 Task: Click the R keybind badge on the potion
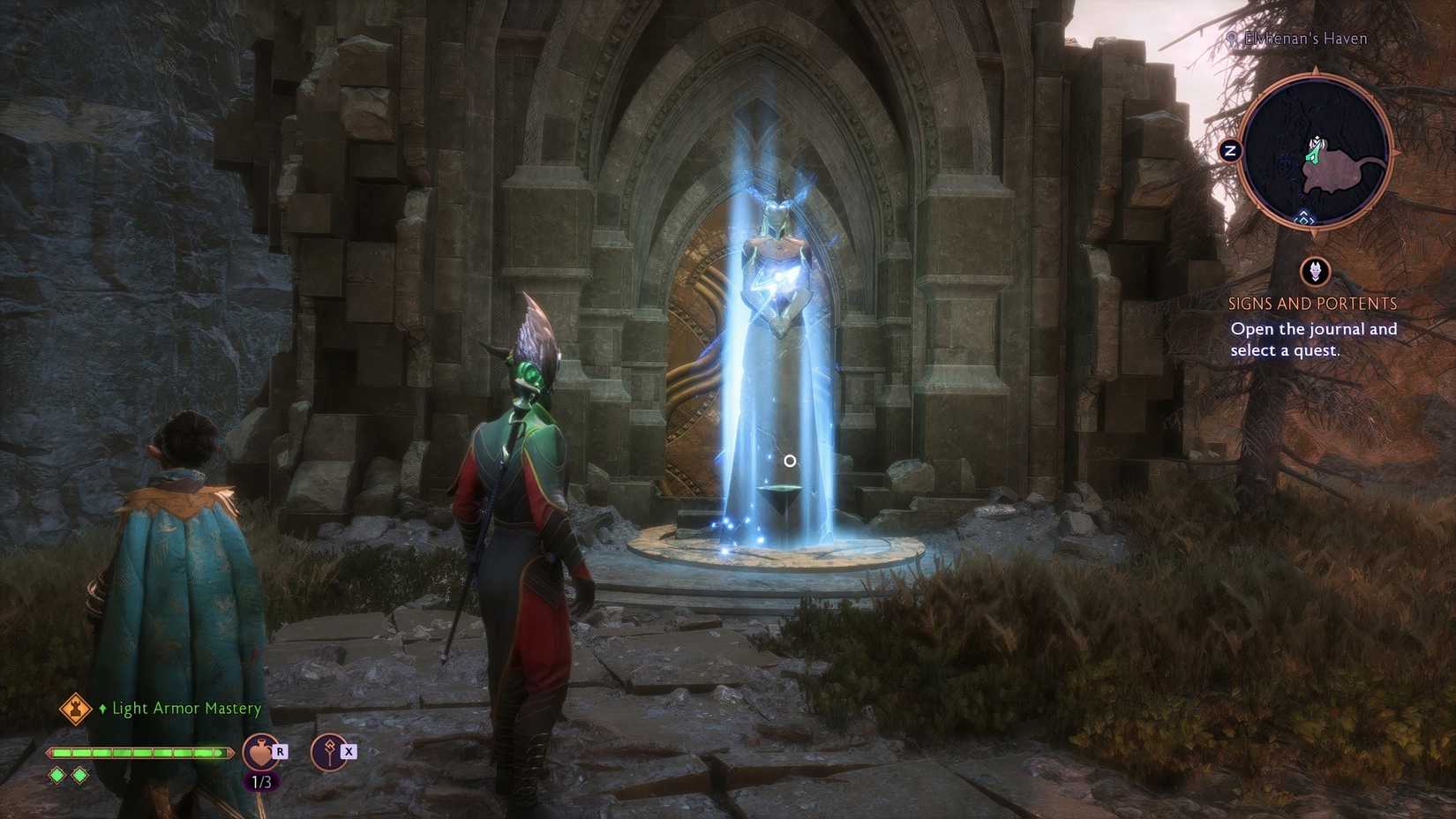(280, 751)
